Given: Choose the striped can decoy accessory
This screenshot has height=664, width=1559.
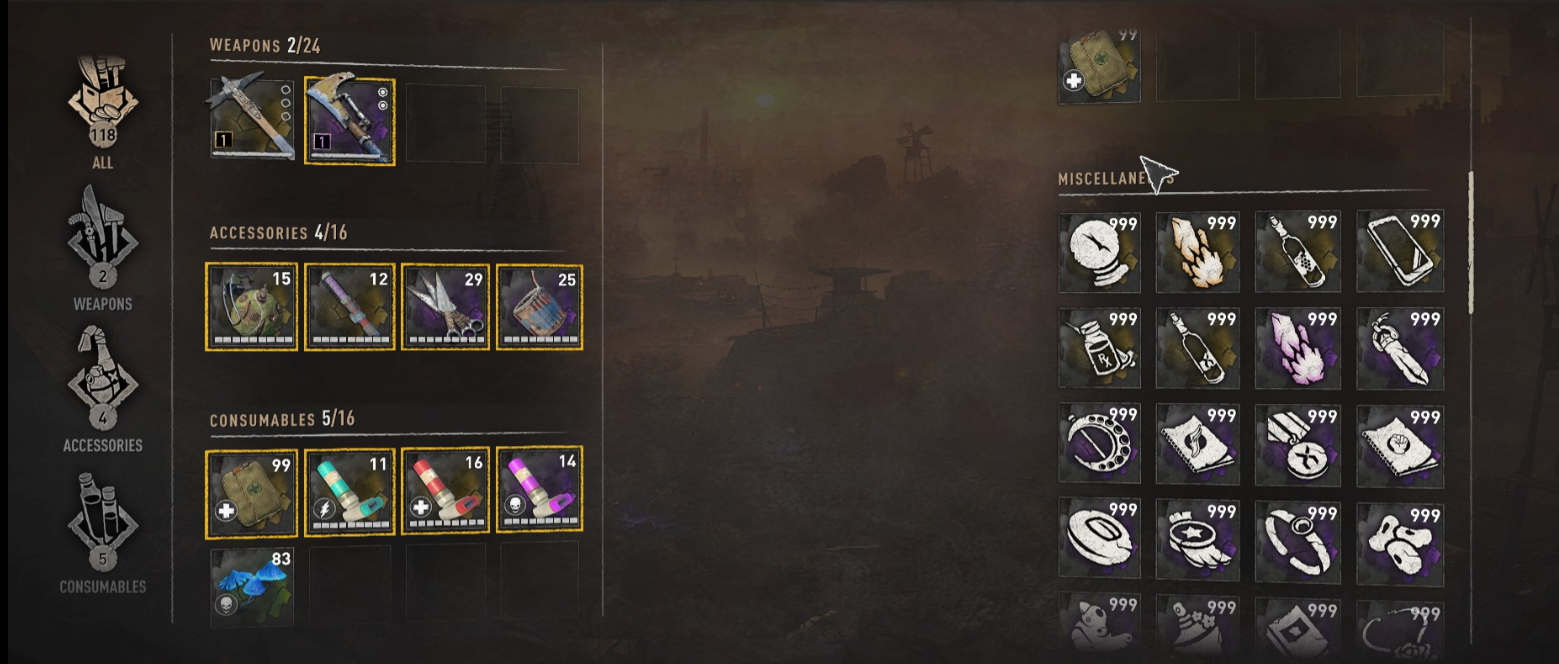Looking at the screenshot, I should tap(540, 307).
